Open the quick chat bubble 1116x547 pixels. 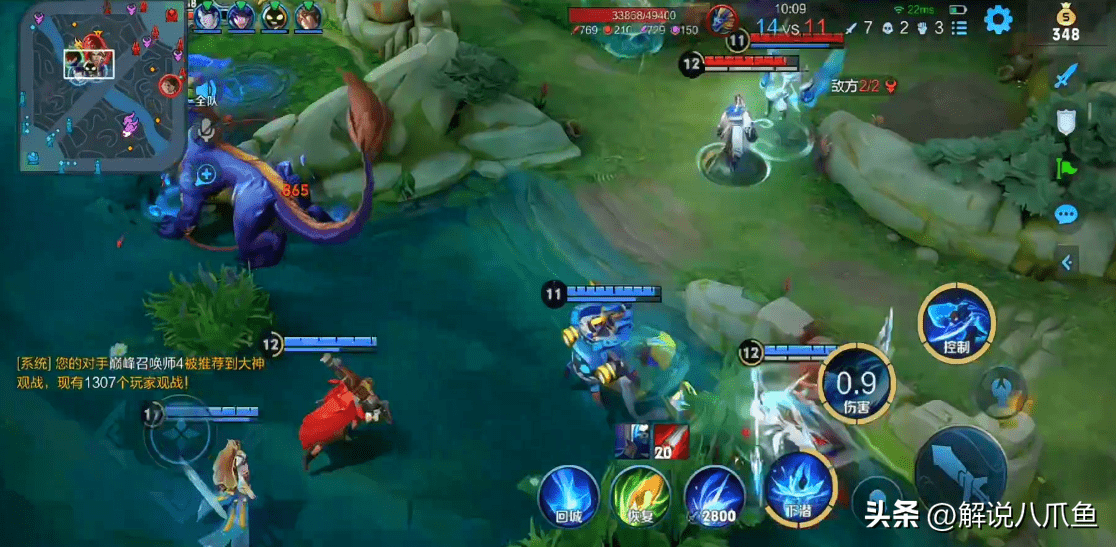(1067, 214)
